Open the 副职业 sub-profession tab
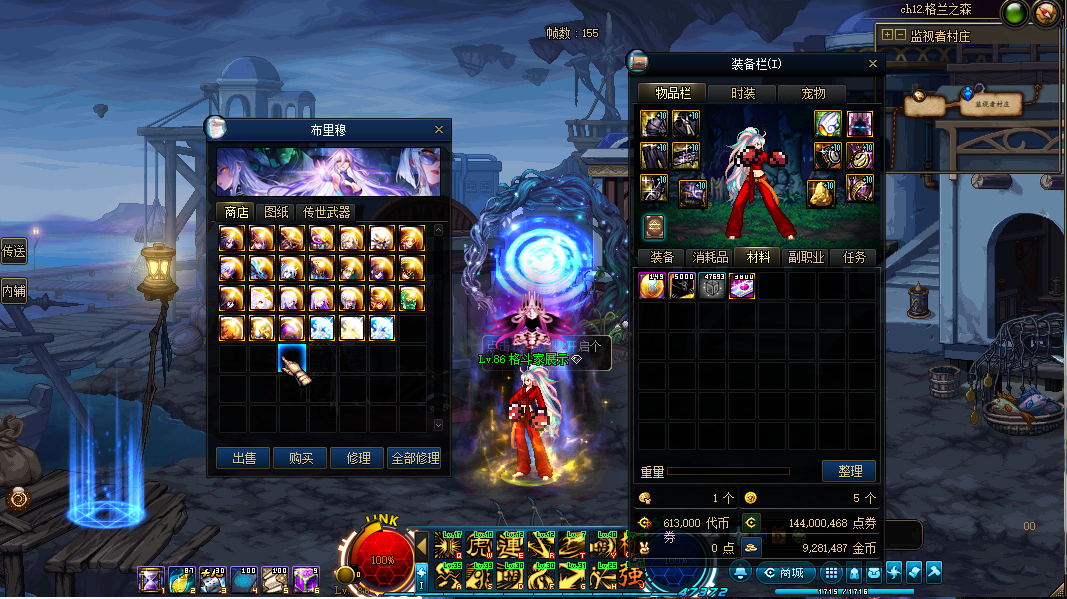1067x599 pixels. [x=806, y=257]
